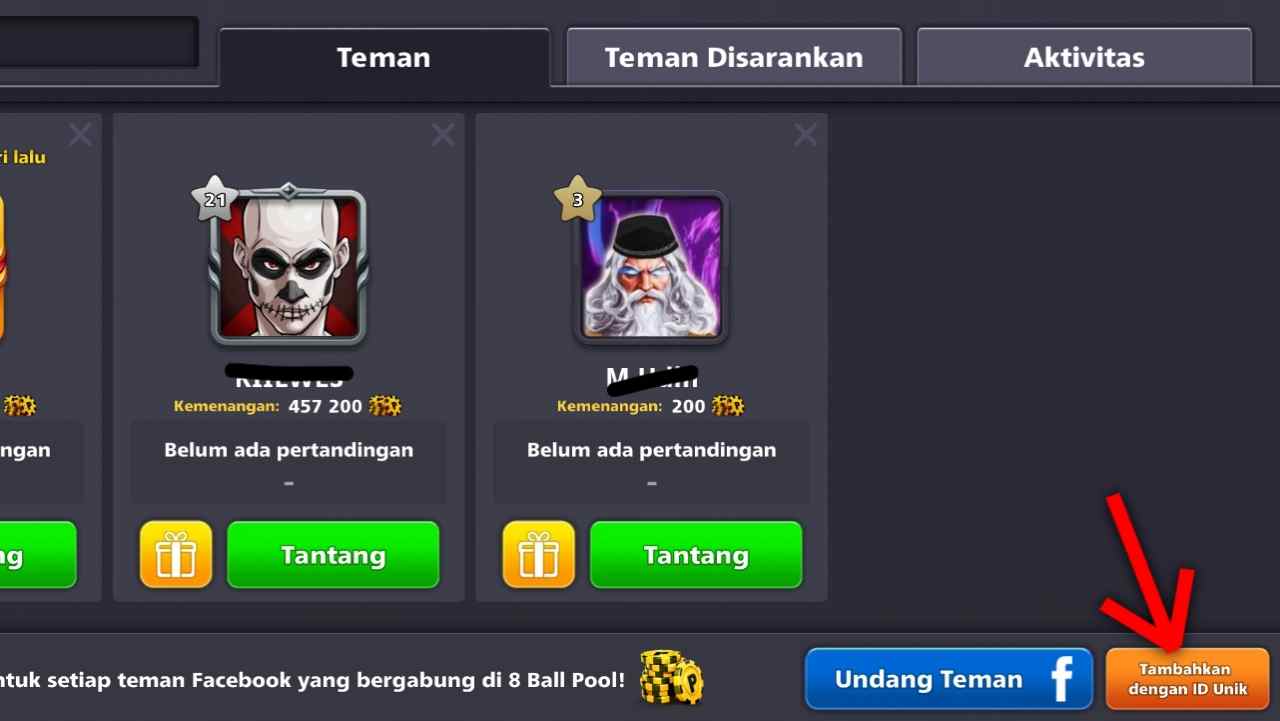This screenshot has width=1280, height=721.
Task: Select M Halim's level 3 star badge
Action: (x=578, y=200)
